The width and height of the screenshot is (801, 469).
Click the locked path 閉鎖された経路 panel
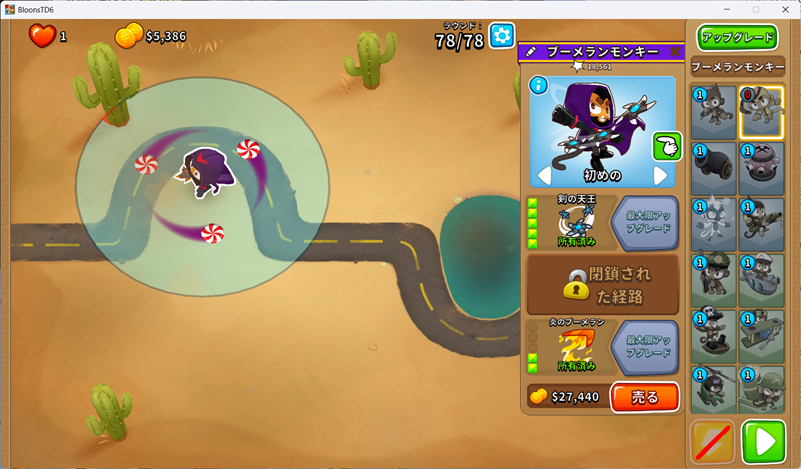pyautogui.click(x=602, y=284)
